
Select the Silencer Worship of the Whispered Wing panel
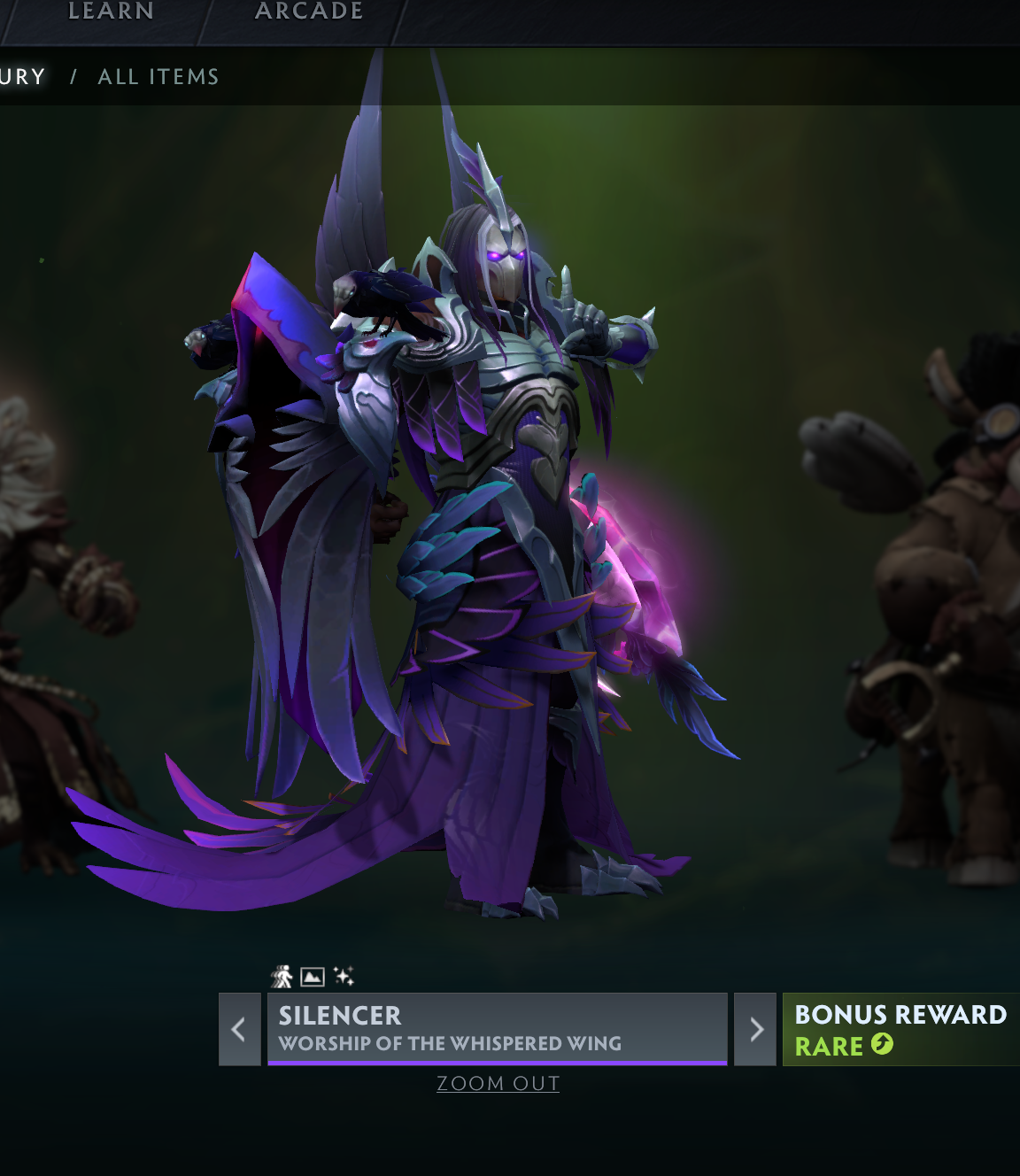pyautogui.click(x=497, y=1028)
